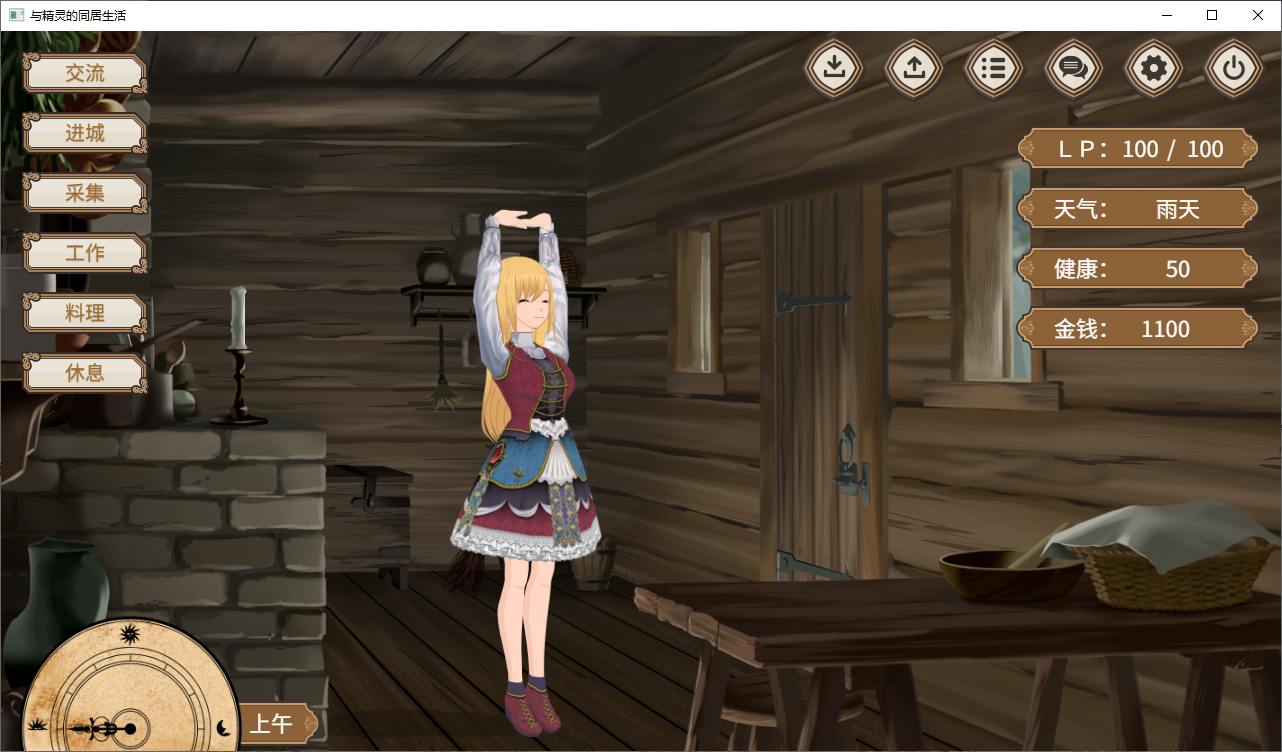Click the 采集 gather button
Screen dimensions: 1282x752
85,193
